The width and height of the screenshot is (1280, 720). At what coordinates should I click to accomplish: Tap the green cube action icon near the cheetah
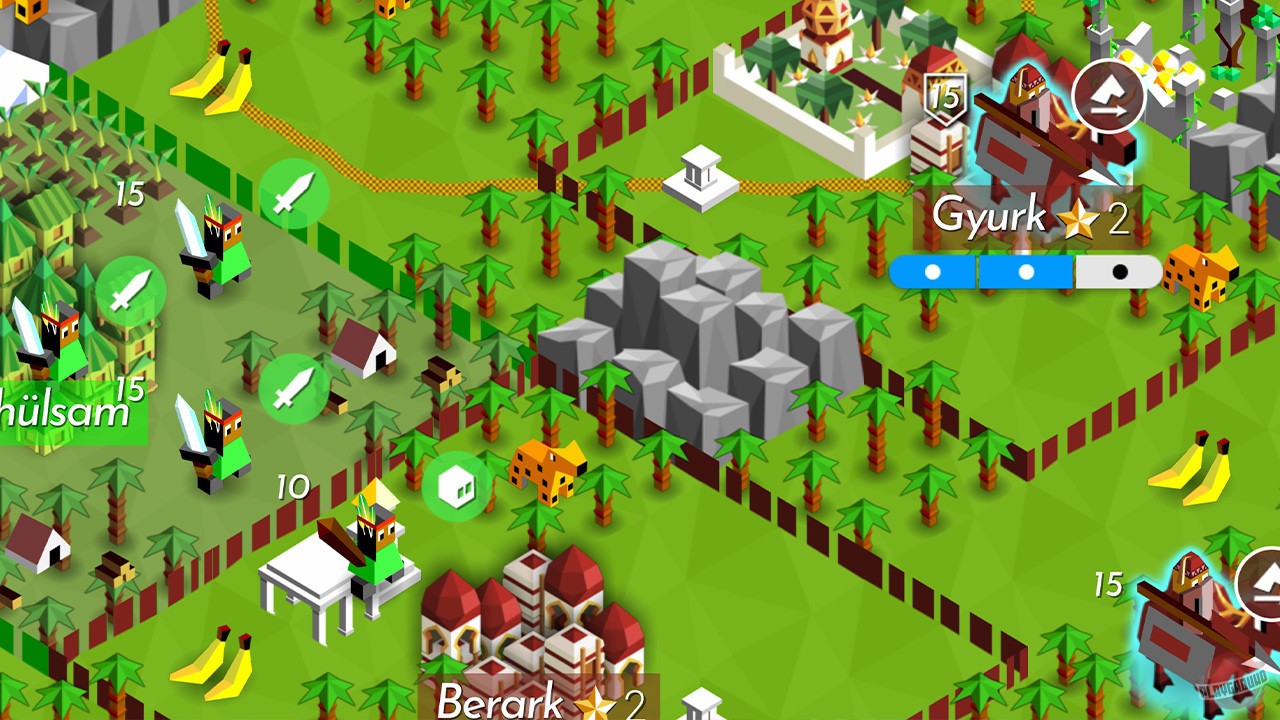coord(456,484)
